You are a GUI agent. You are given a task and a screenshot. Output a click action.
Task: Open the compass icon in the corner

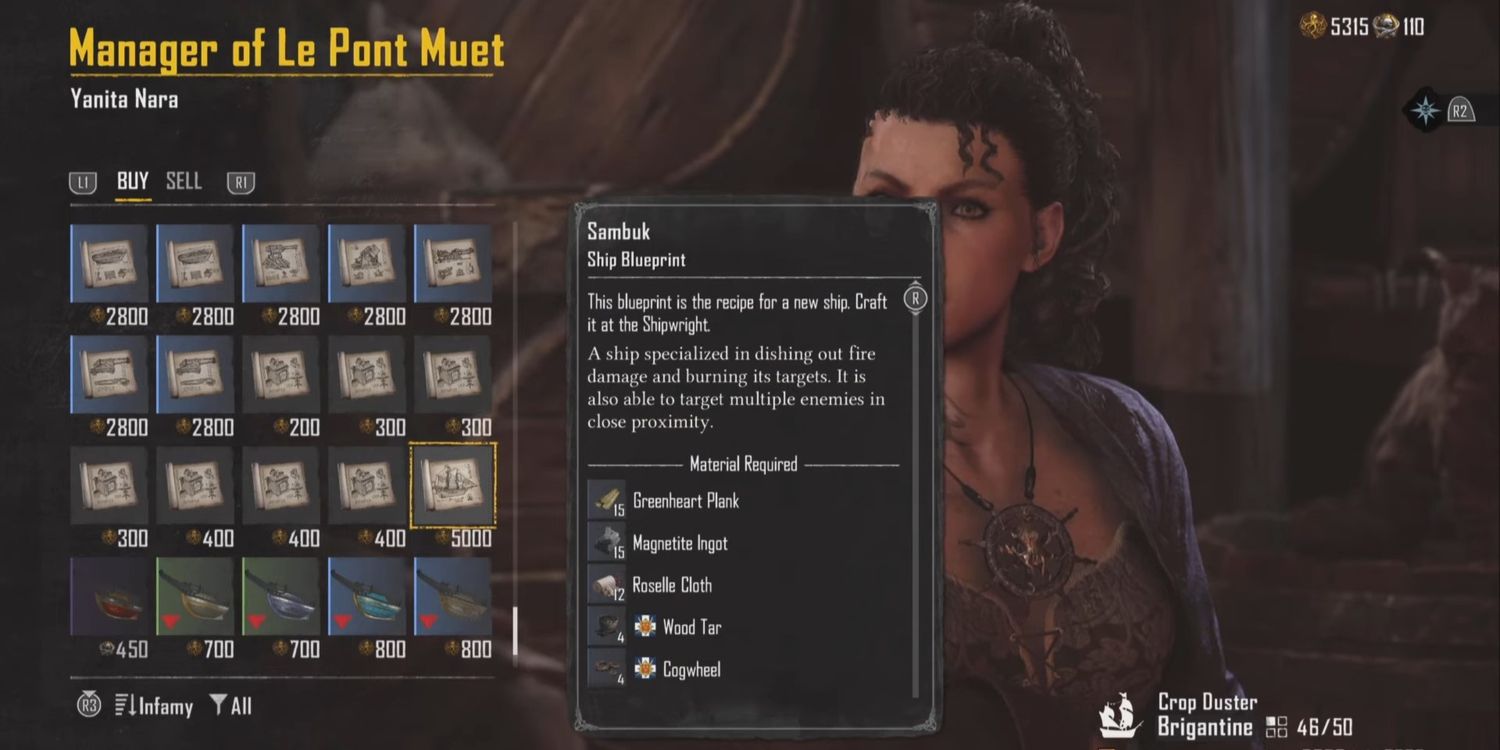(1426, 111)
